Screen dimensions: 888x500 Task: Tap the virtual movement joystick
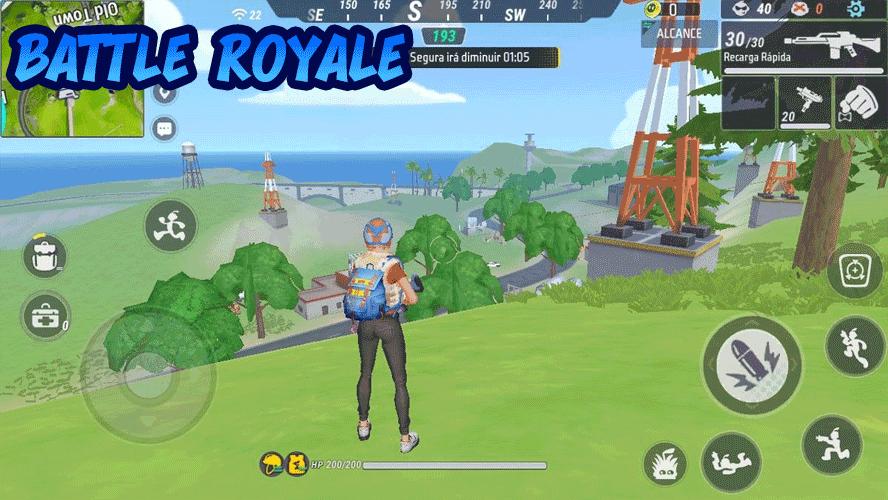click(x=148, y=377)
